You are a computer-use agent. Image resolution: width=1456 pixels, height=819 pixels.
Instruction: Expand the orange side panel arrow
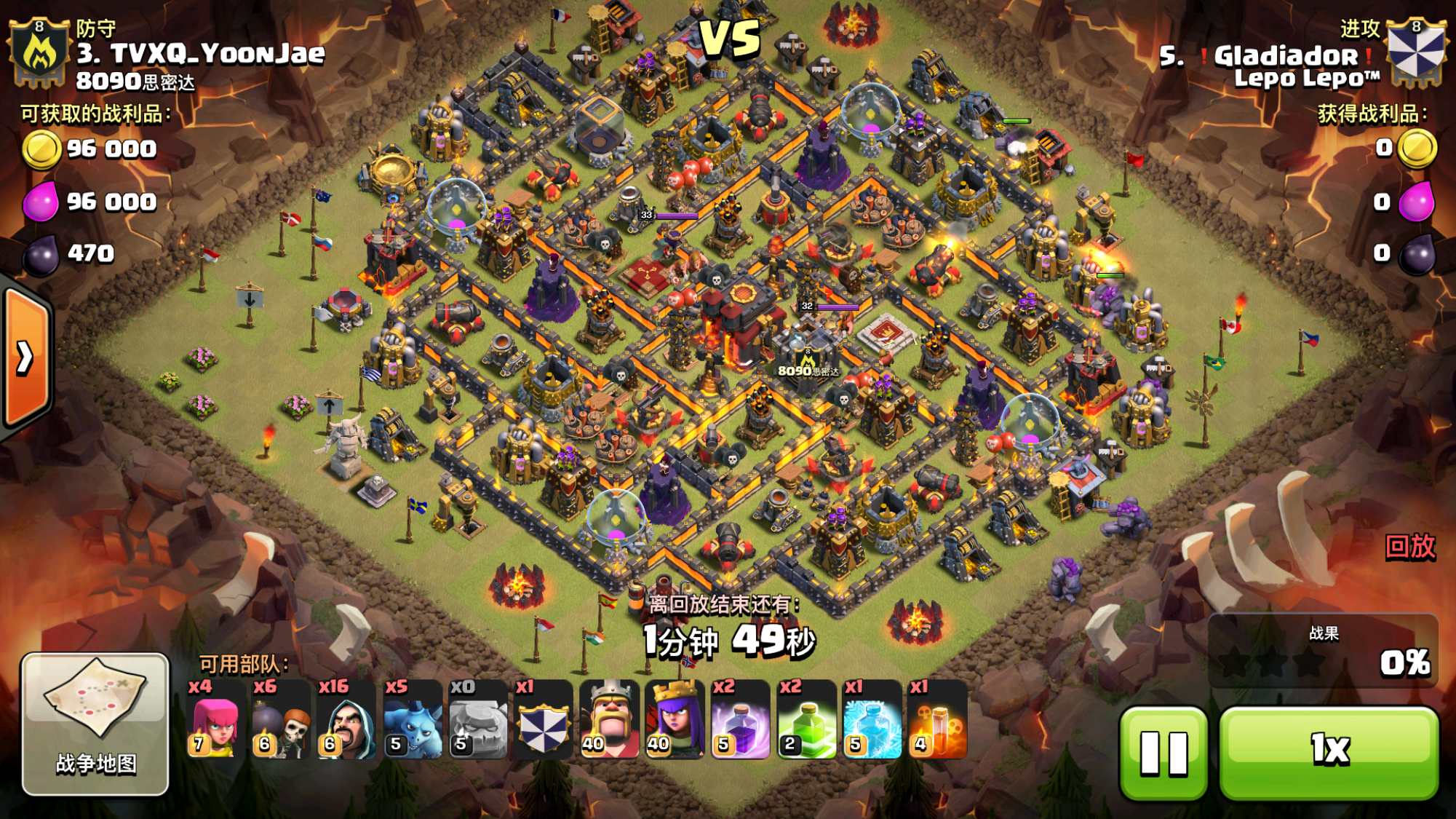tap(26, 357)
